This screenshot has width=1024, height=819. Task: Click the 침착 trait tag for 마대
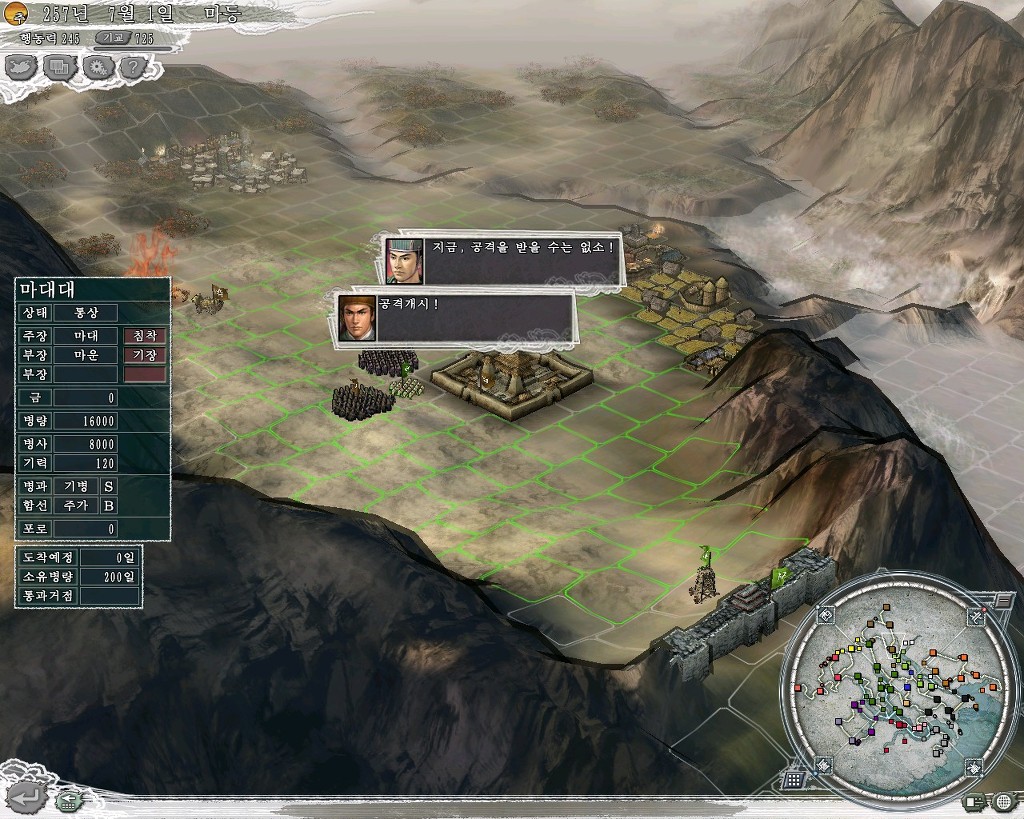pos(145,336)
